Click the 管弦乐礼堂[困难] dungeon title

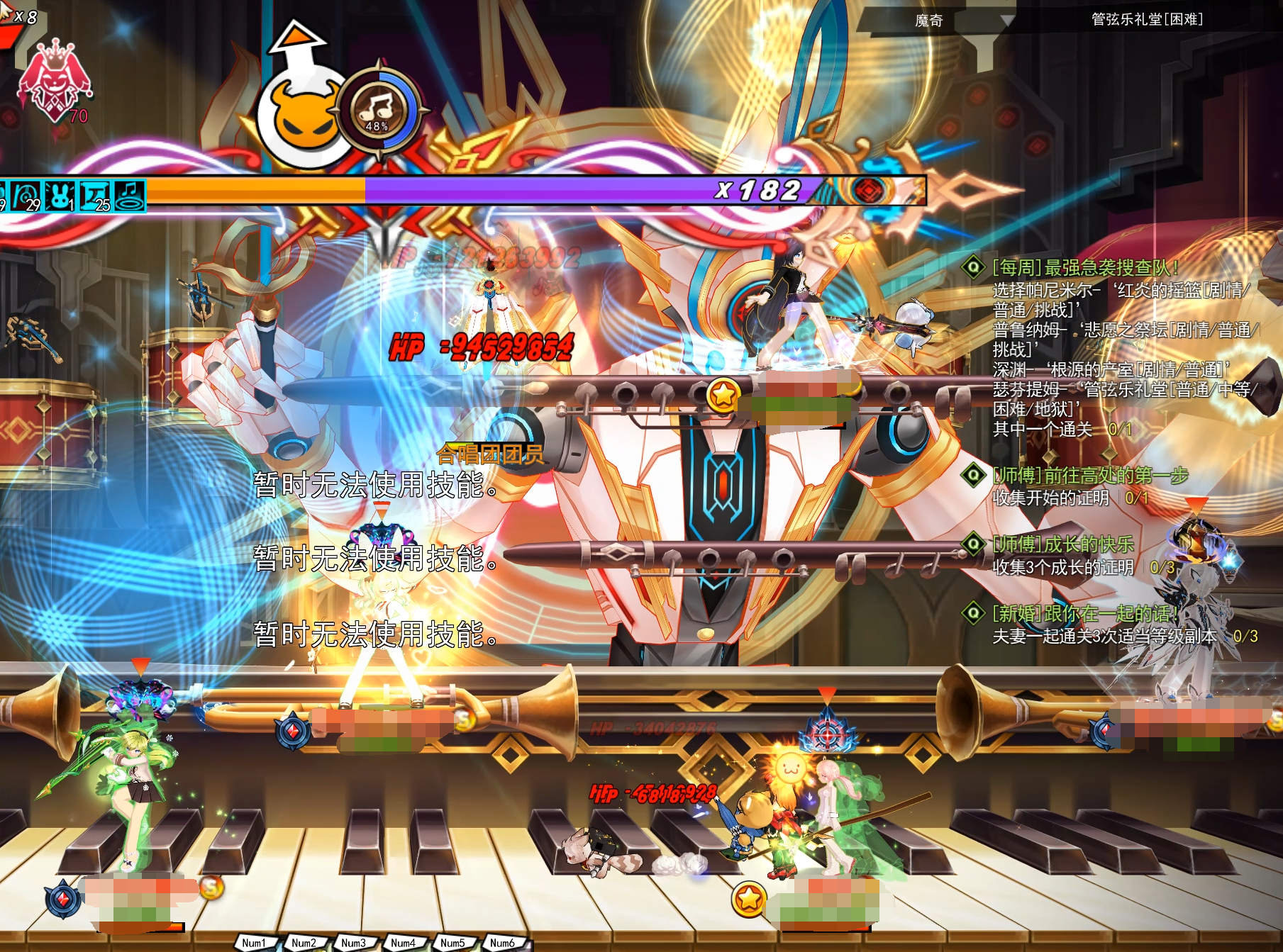pyautogui.click(x=1146, y=19)
